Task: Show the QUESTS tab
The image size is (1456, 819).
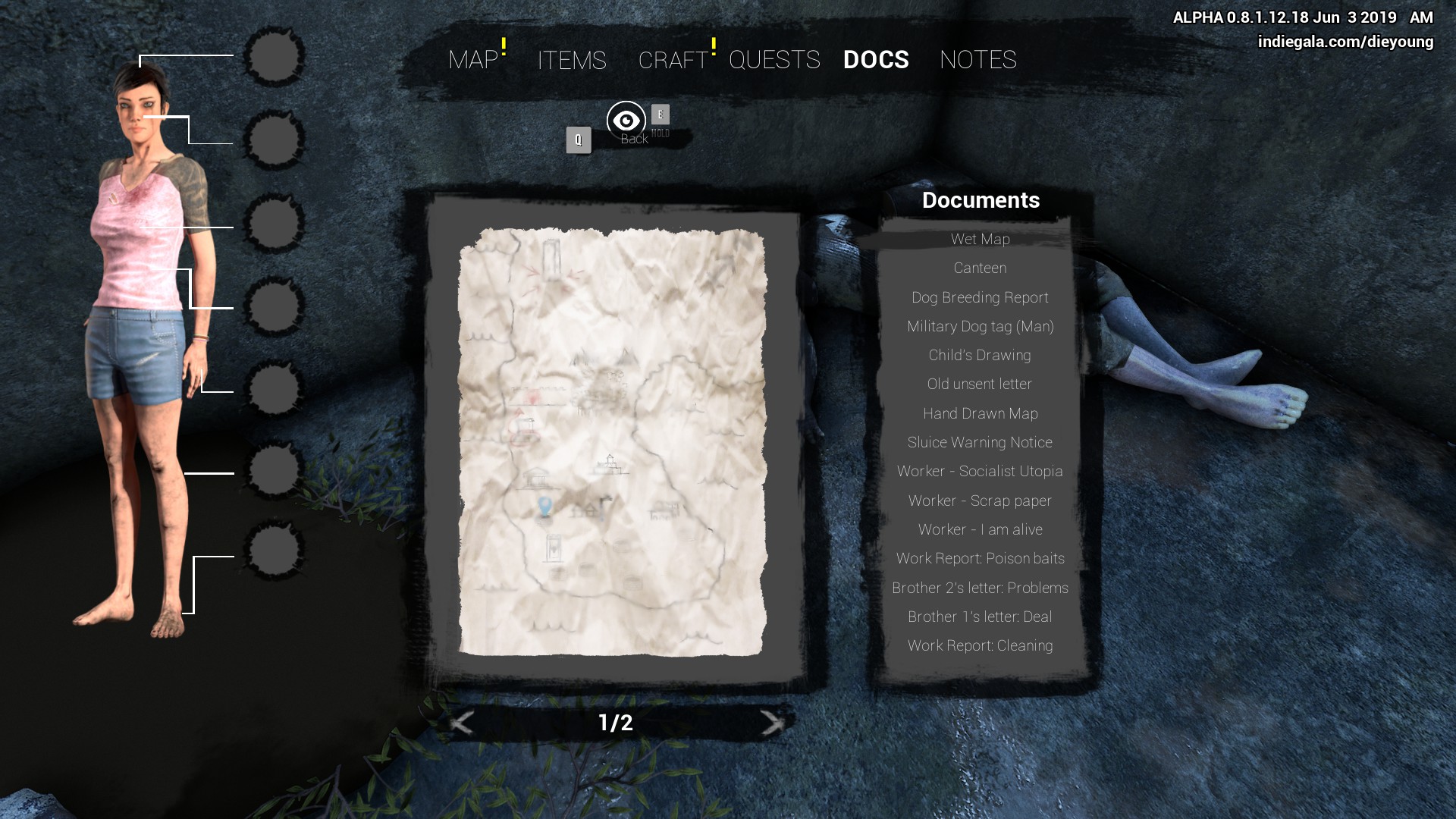Action: [x=774, y=60]
